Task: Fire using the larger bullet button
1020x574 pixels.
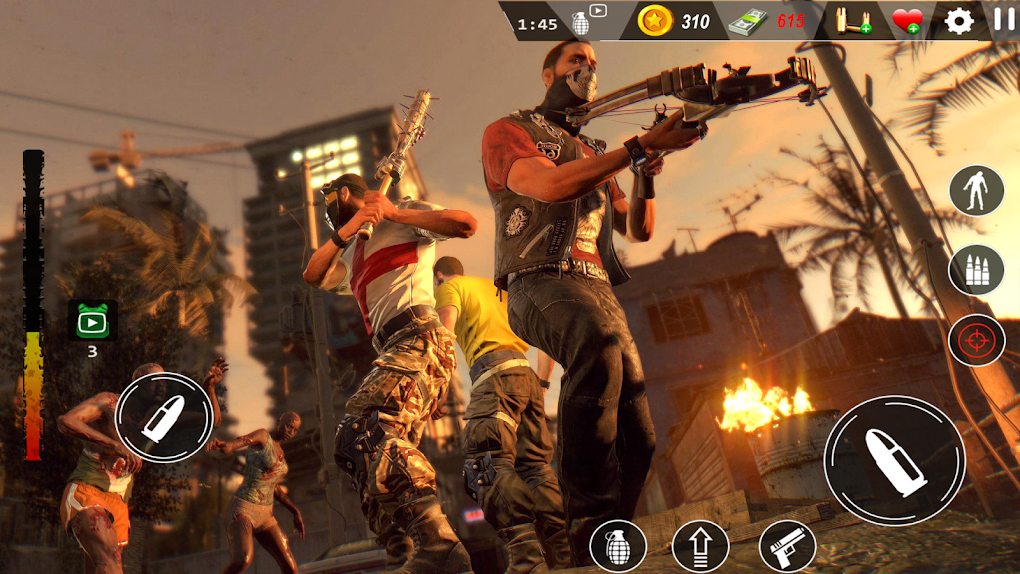Action: [x=894, y=459]
